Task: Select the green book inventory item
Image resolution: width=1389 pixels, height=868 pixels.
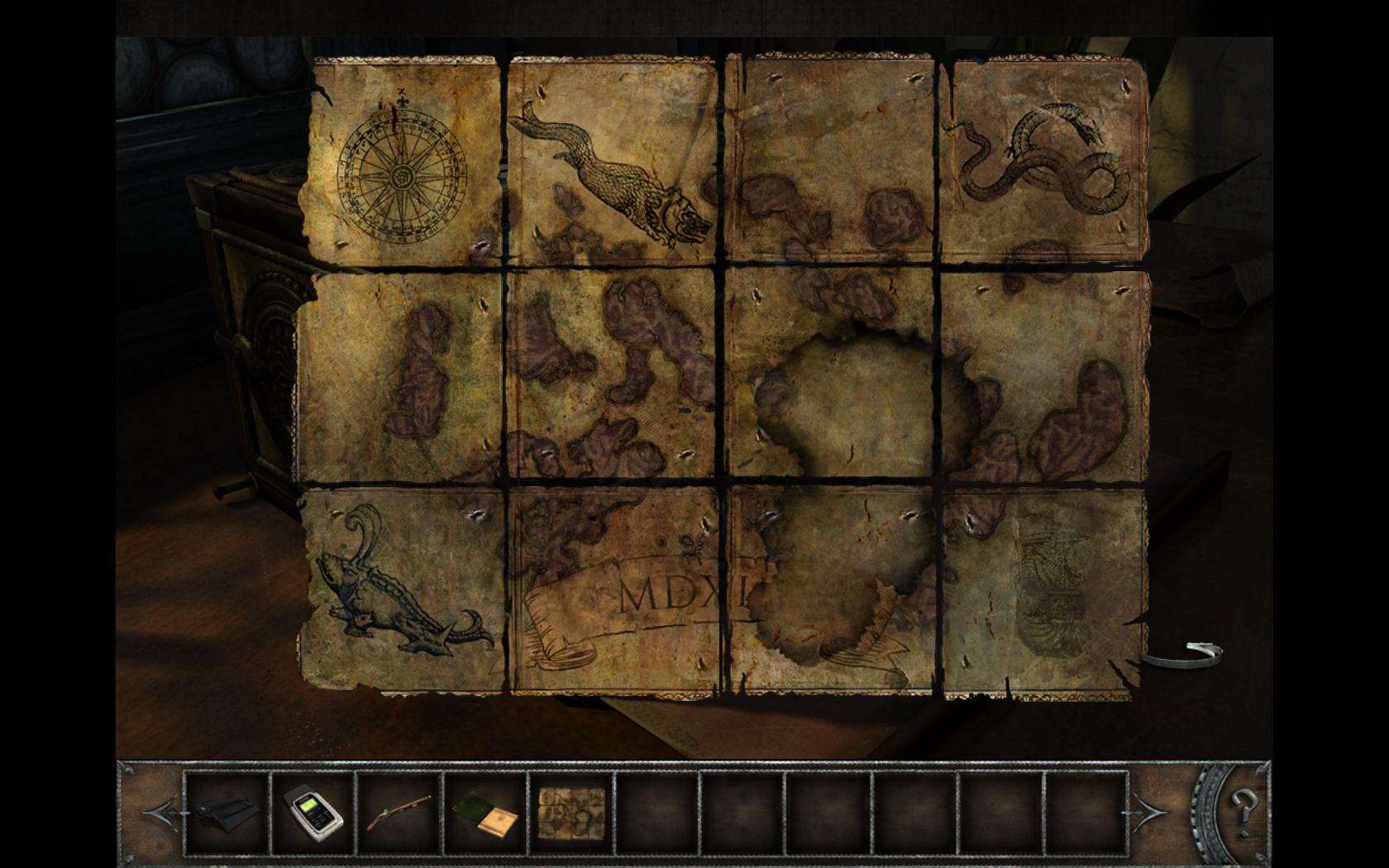Action: [x=486, y=813]
